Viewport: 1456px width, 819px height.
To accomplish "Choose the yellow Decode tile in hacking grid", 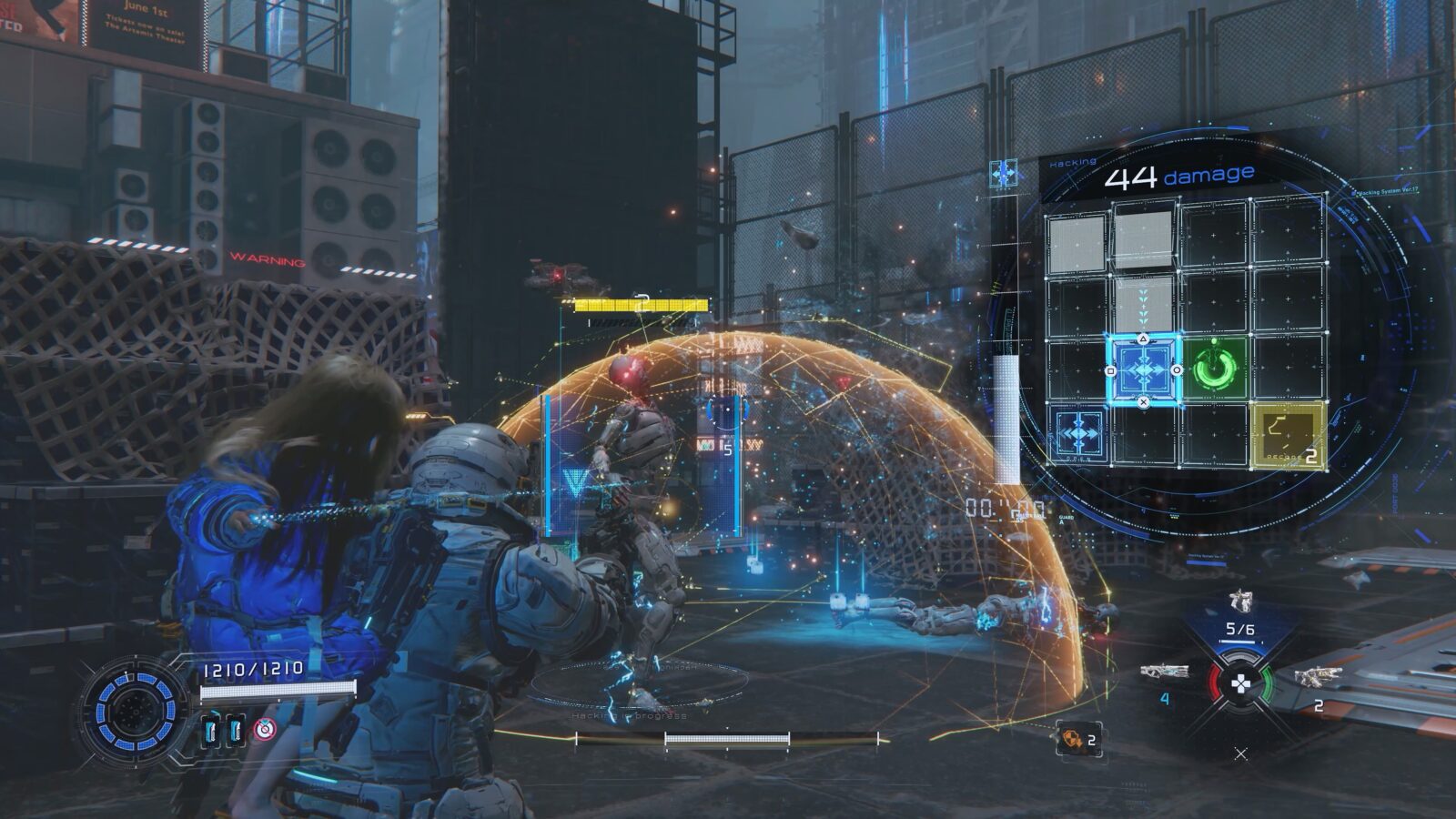I will (1287, 436).
